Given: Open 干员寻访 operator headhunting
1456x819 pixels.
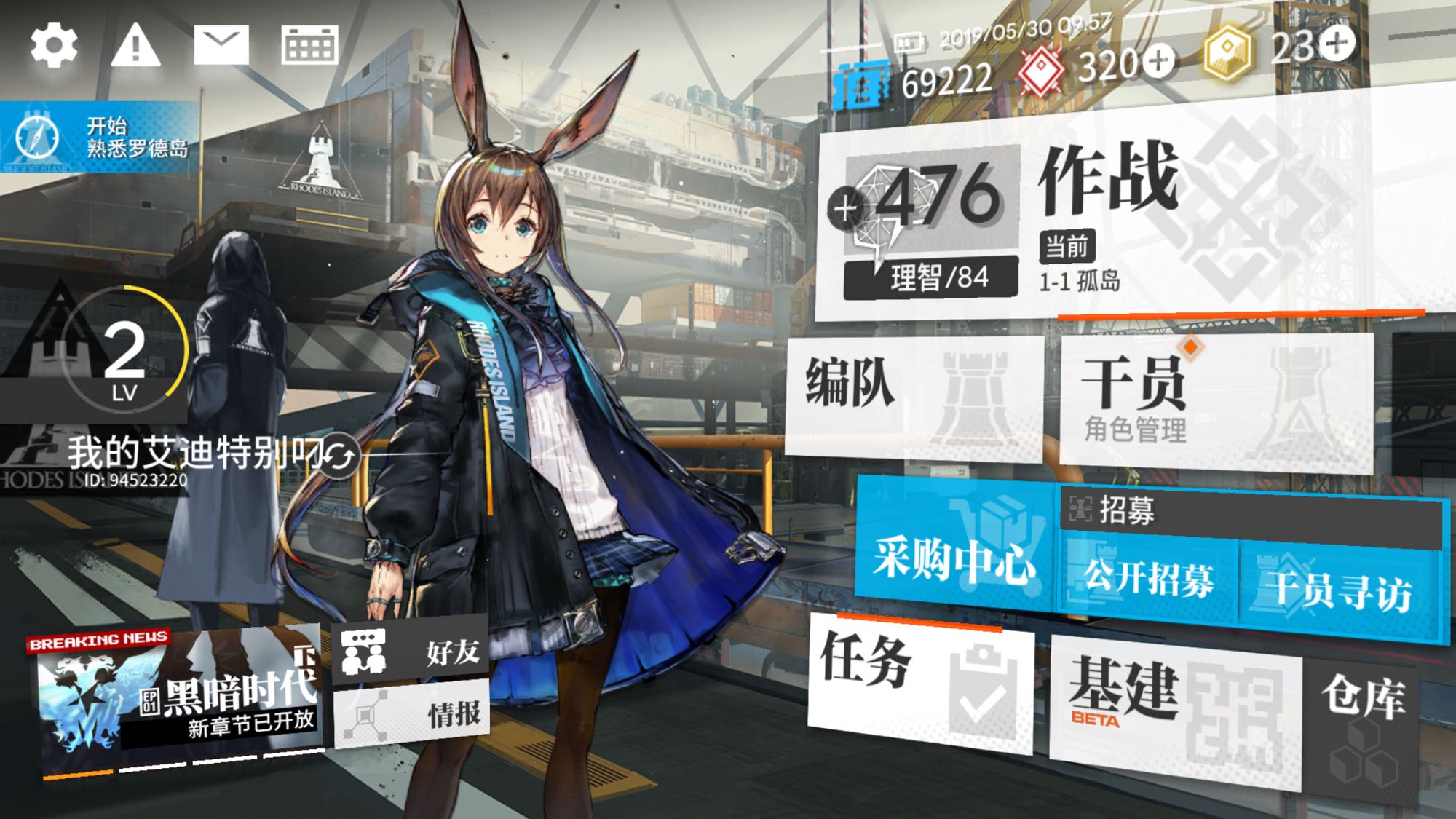Looking at the screenshot, I should click(x=1340, y=590).
